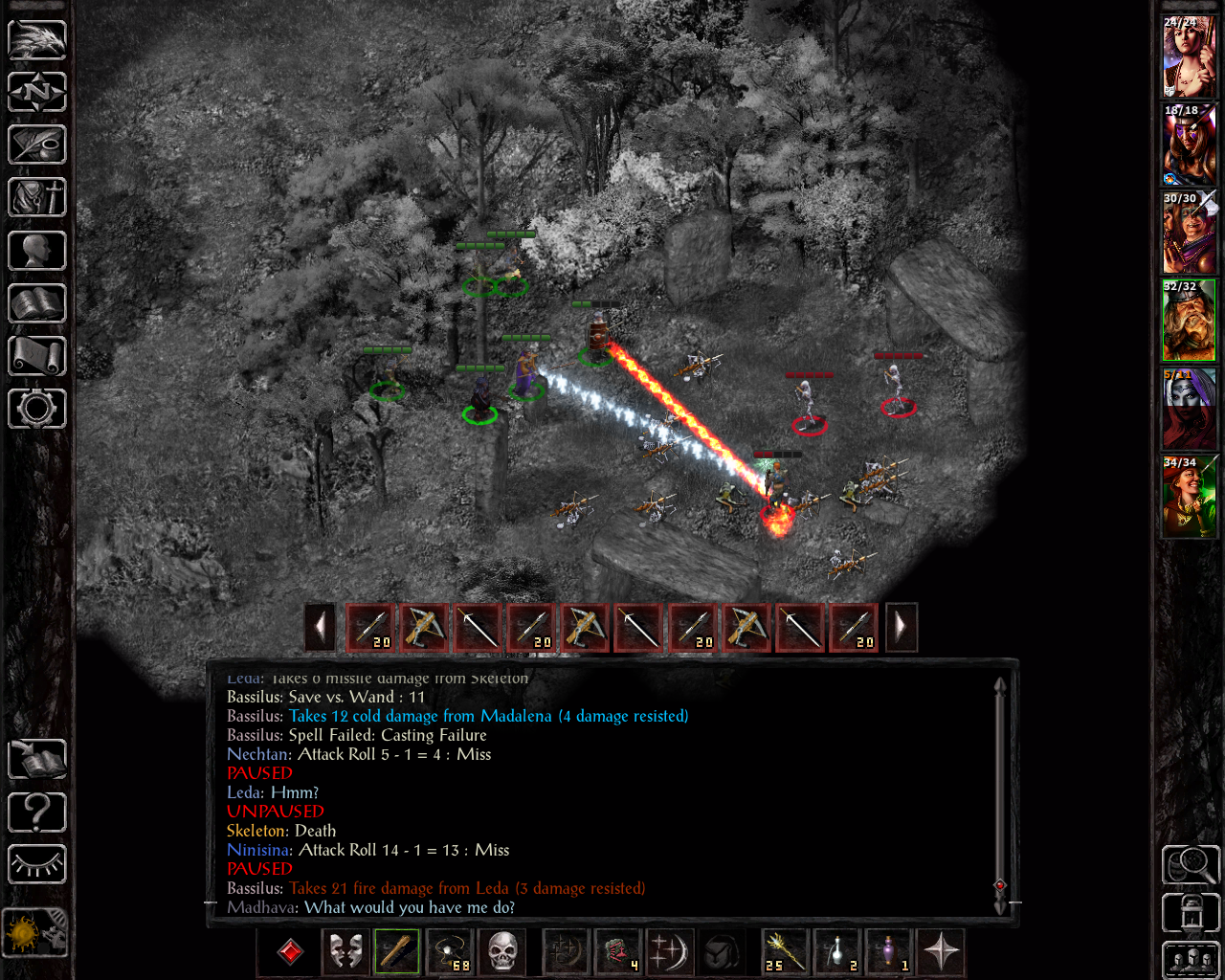Open the priest scroll spell screen
The image size is (1225, 980).
tap(36, 356)
